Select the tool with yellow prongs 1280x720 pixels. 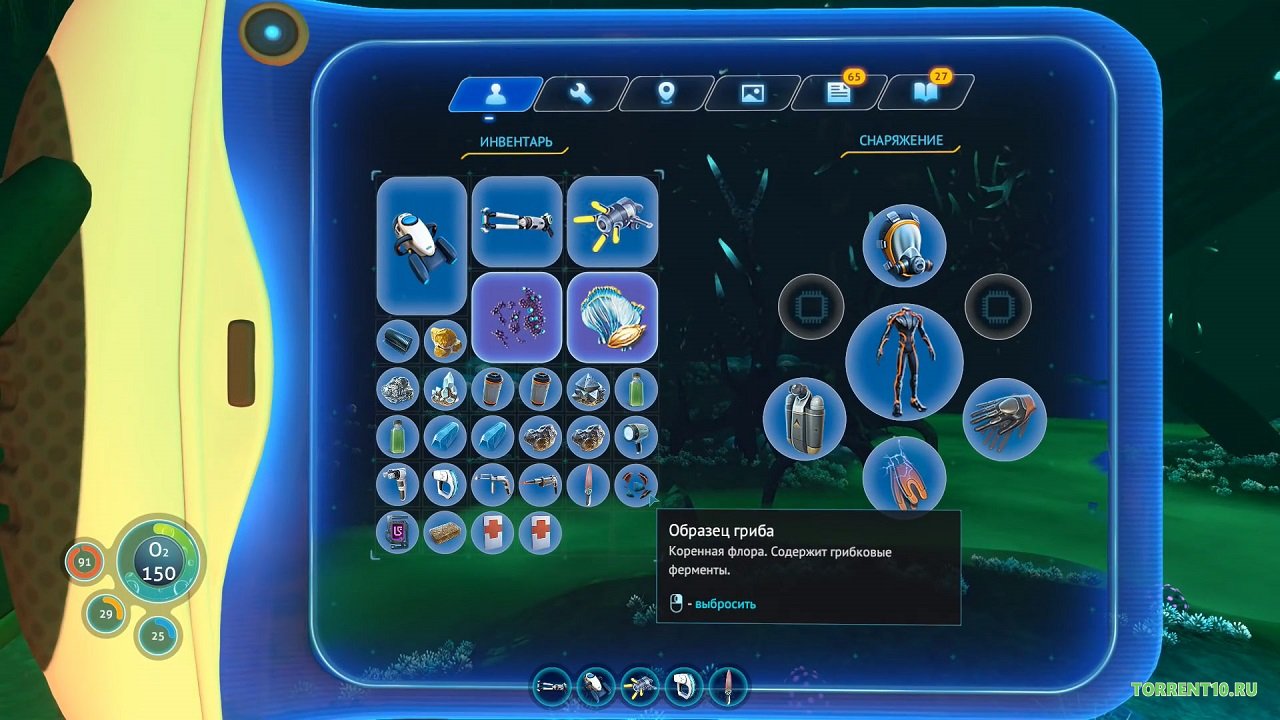[612, 221]
